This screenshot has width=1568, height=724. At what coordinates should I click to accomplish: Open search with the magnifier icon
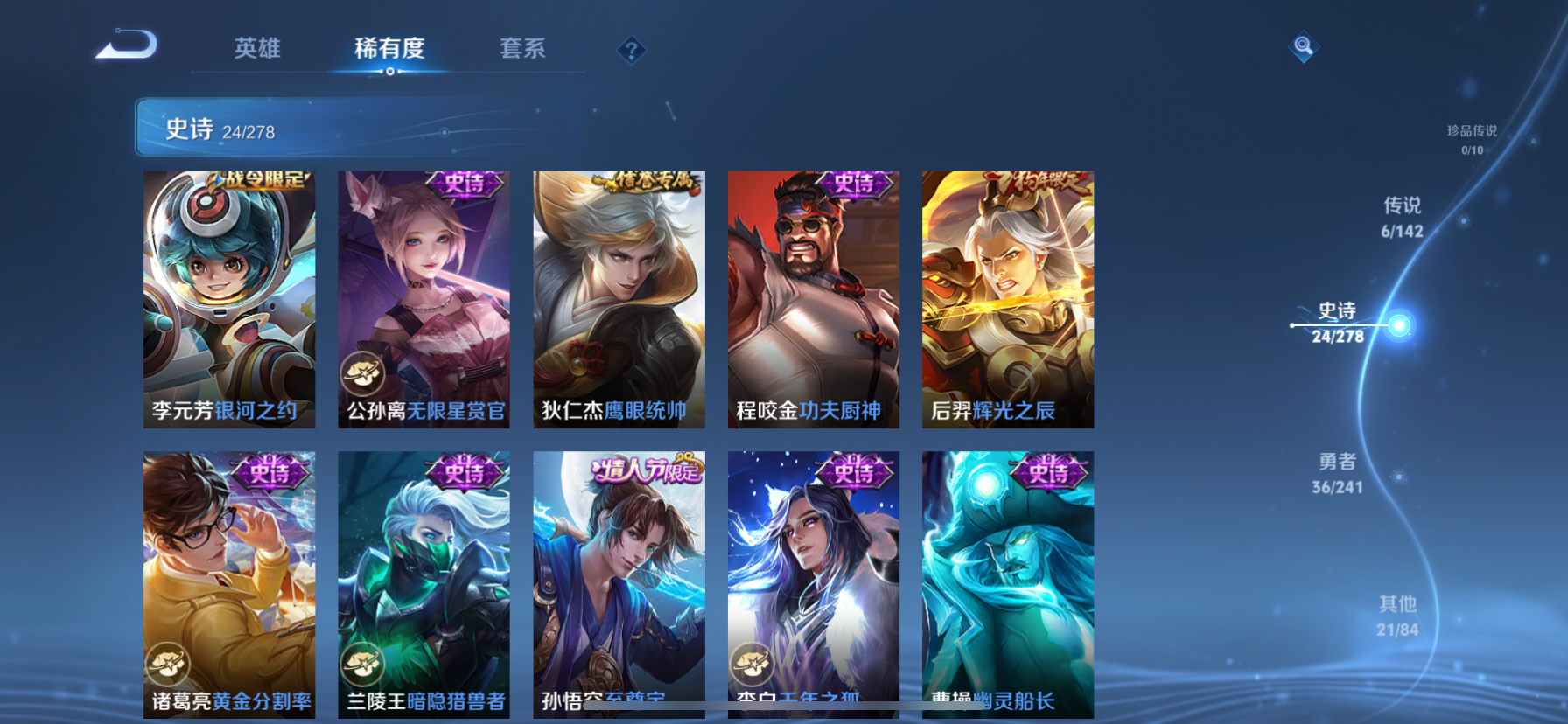pos(1302,46)
